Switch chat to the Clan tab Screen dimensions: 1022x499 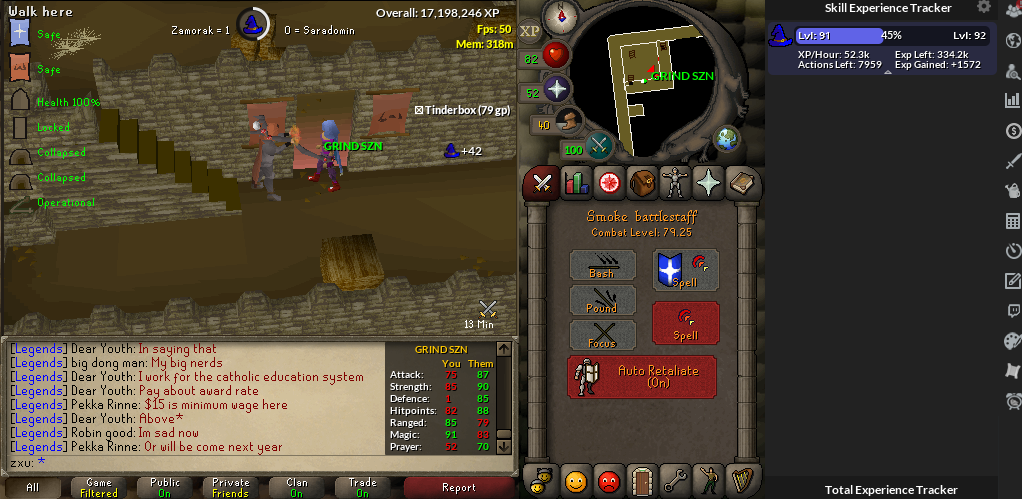pos(297,487)
